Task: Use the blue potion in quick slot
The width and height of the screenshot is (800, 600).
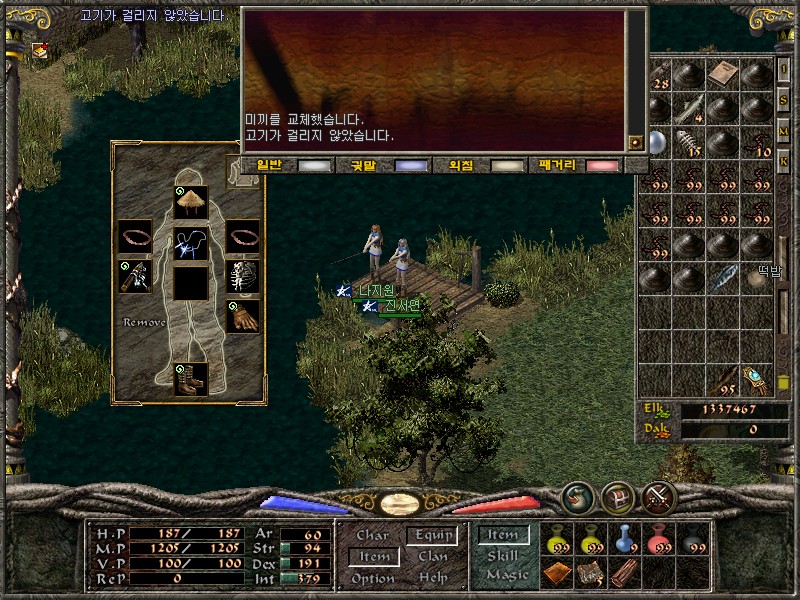Action: pos(625,540)
